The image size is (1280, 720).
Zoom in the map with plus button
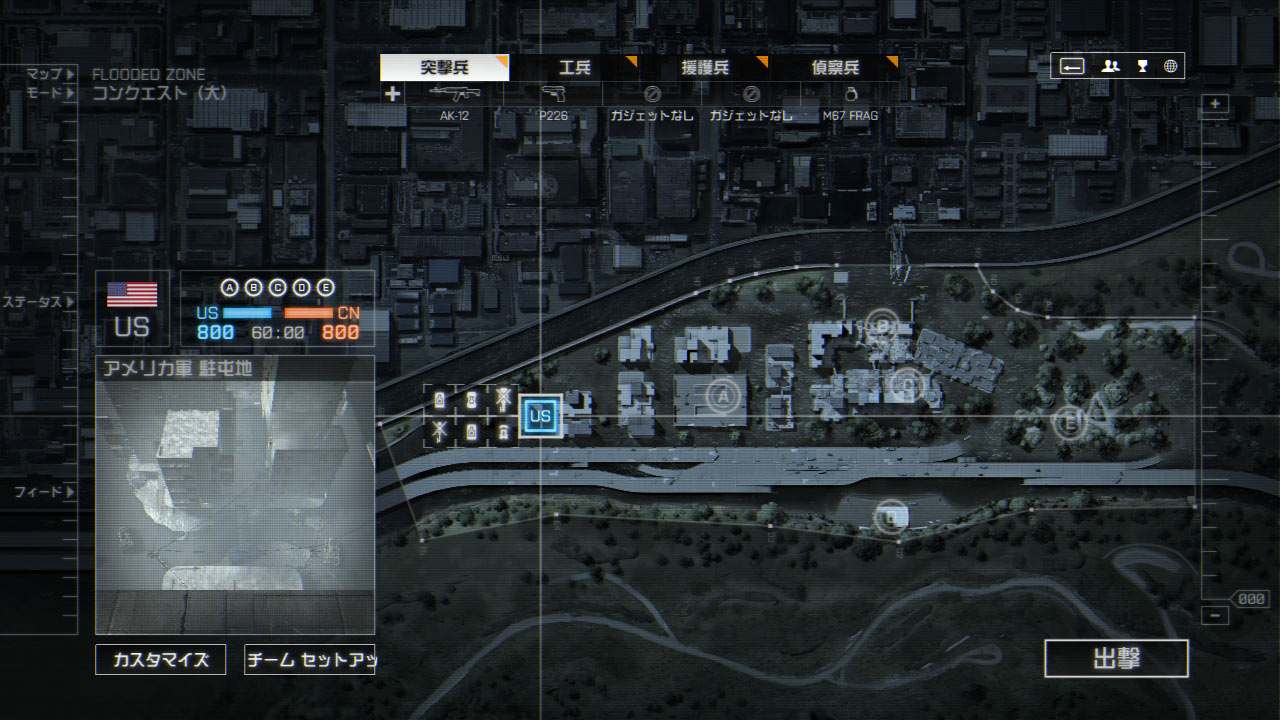point(1215,104)
